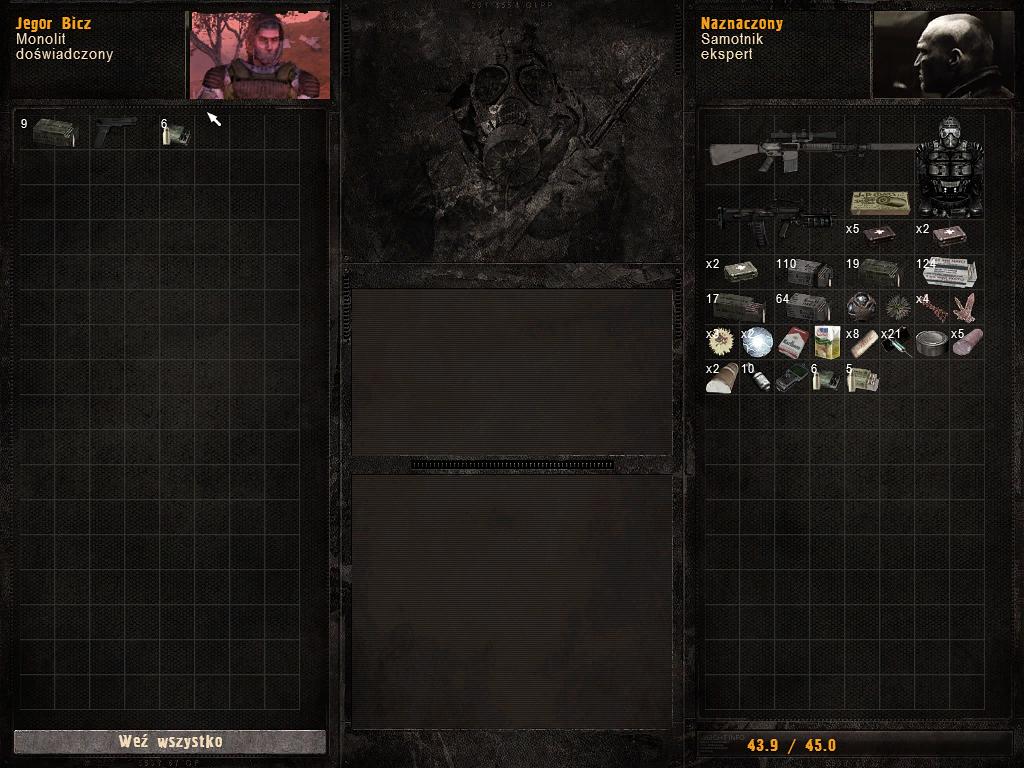The height and width of the screenshot is (768, 1024).
Task: Select the pistol in the corpse's loot
Action: [115, 132]
